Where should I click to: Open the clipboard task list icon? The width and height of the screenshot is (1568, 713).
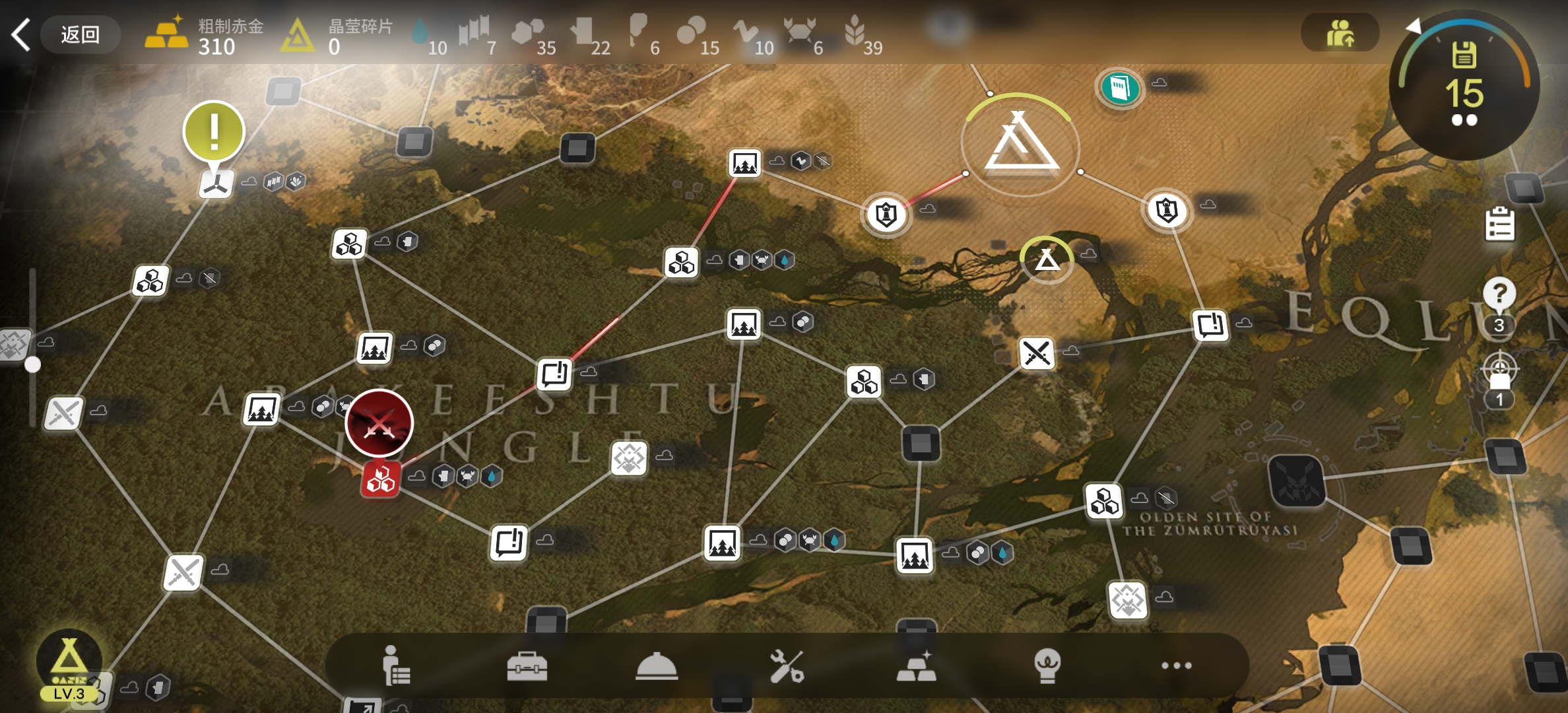1499,224
